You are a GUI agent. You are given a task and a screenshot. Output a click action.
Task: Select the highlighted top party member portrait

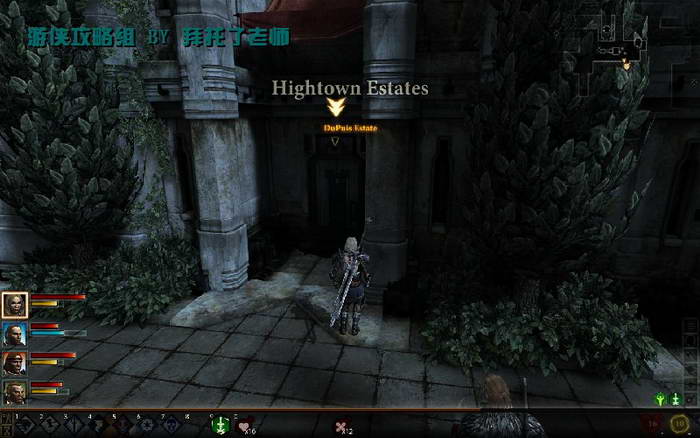pyautogui.click(x=14, y=305)
